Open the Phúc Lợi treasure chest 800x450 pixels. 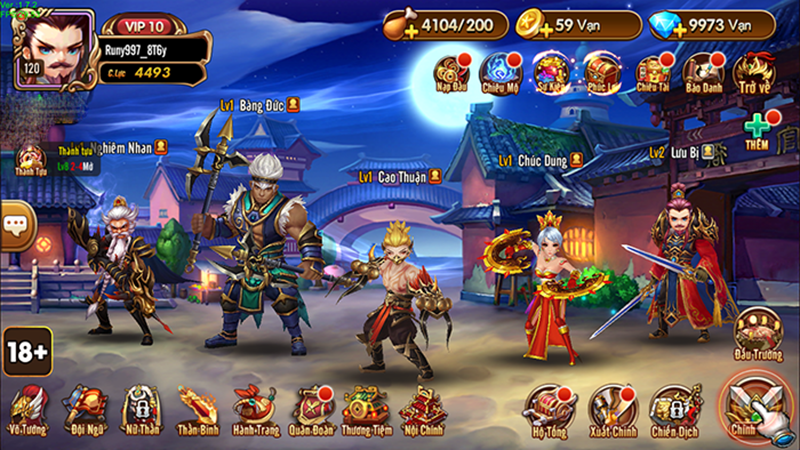601,72
